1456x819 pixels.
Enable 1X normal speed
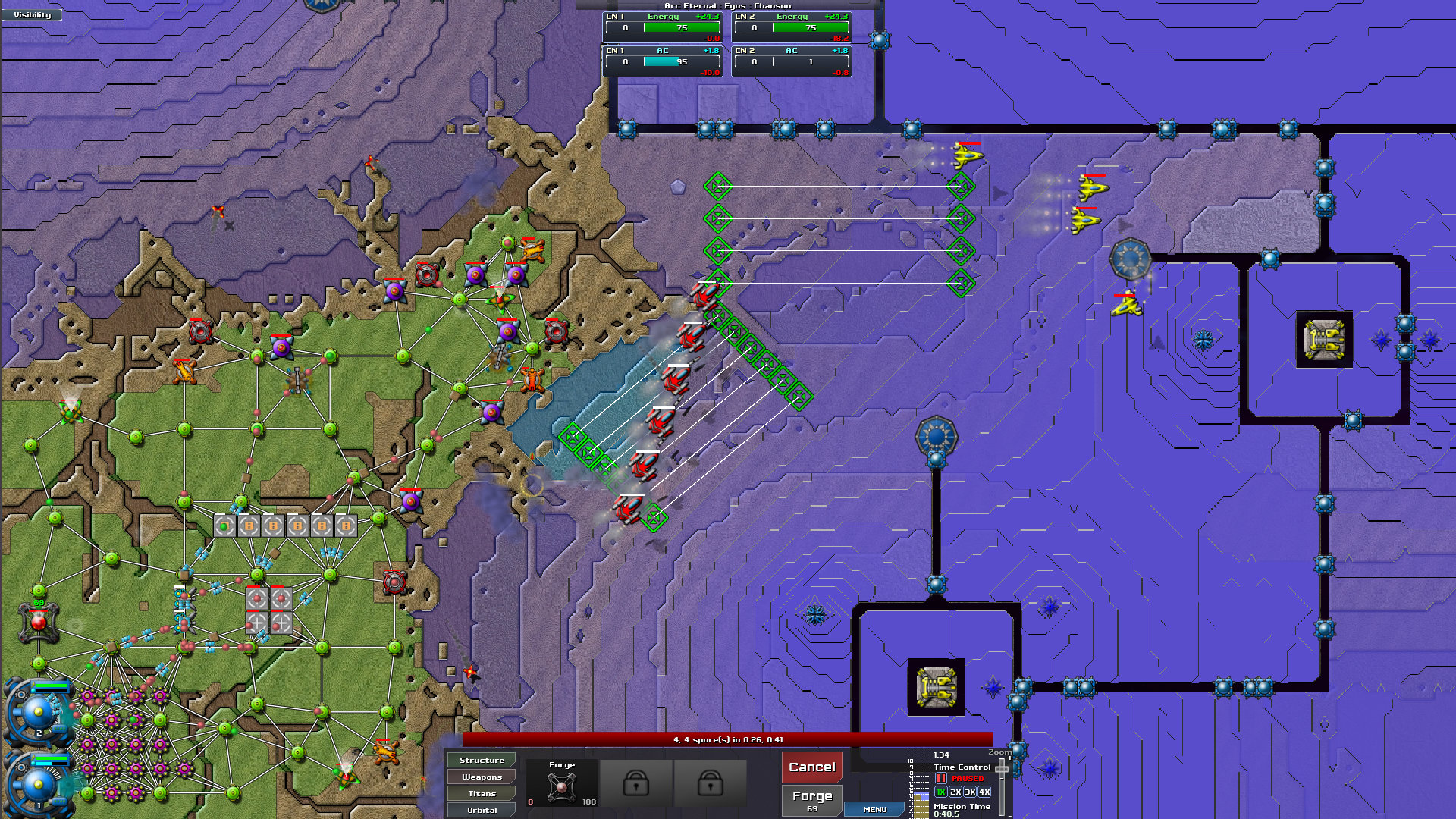940,792
